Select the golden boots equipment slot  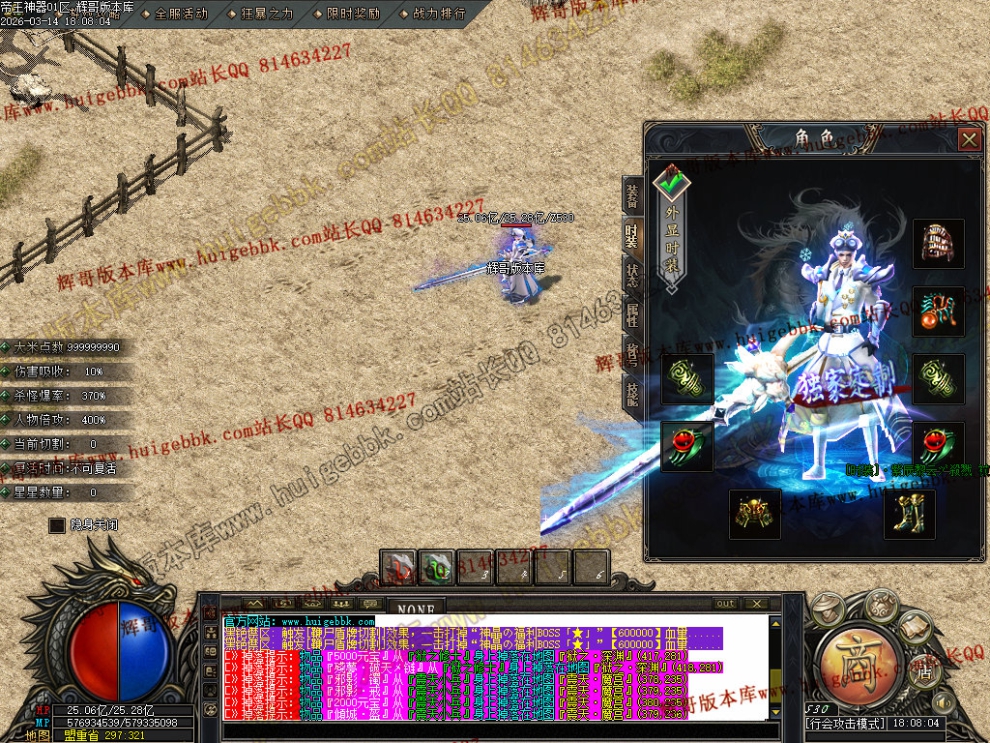pyautogui.click(x=909, y=514)
